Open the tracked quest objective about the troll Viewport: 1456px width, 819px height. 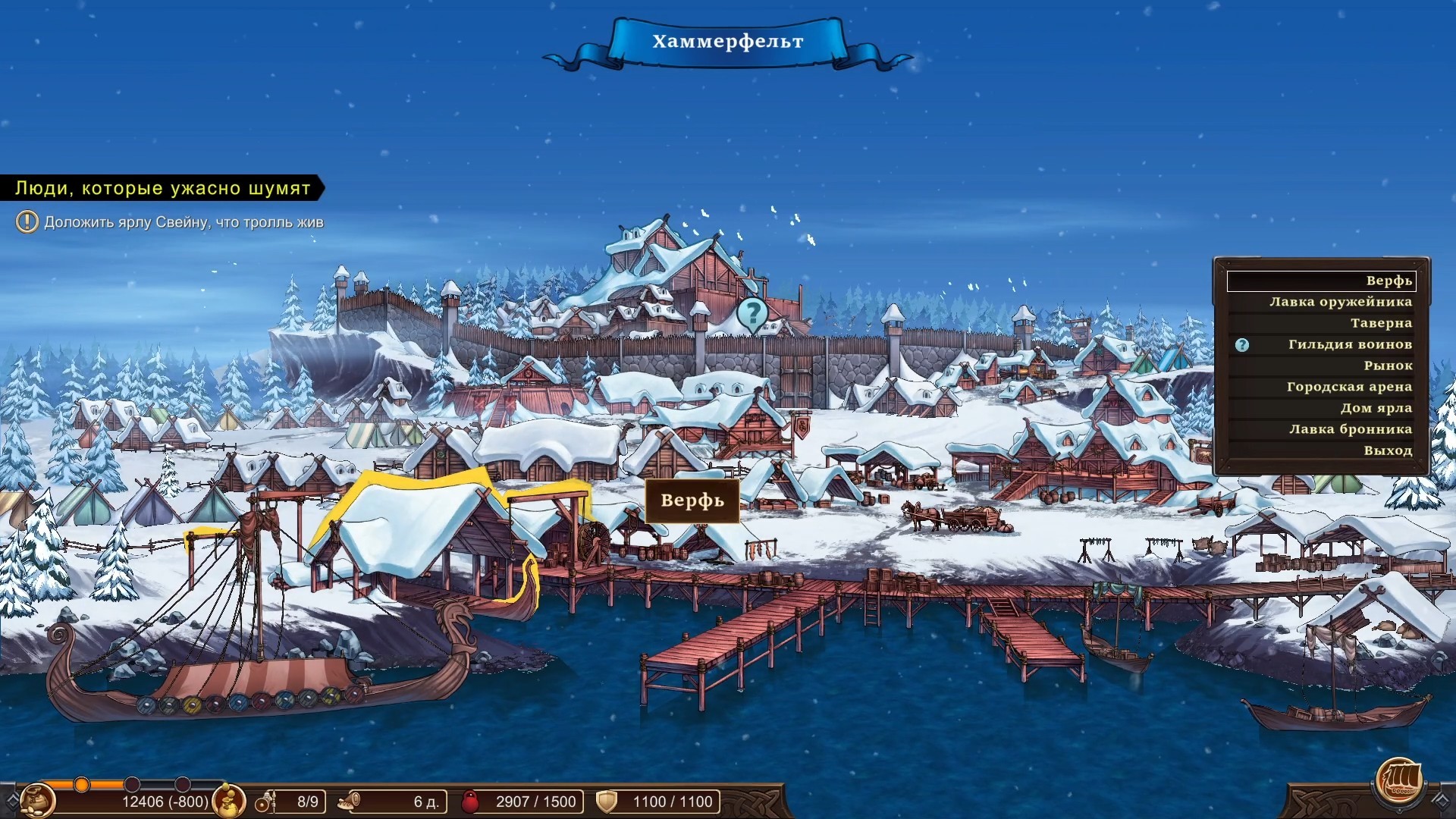click(x=183, y=222)
